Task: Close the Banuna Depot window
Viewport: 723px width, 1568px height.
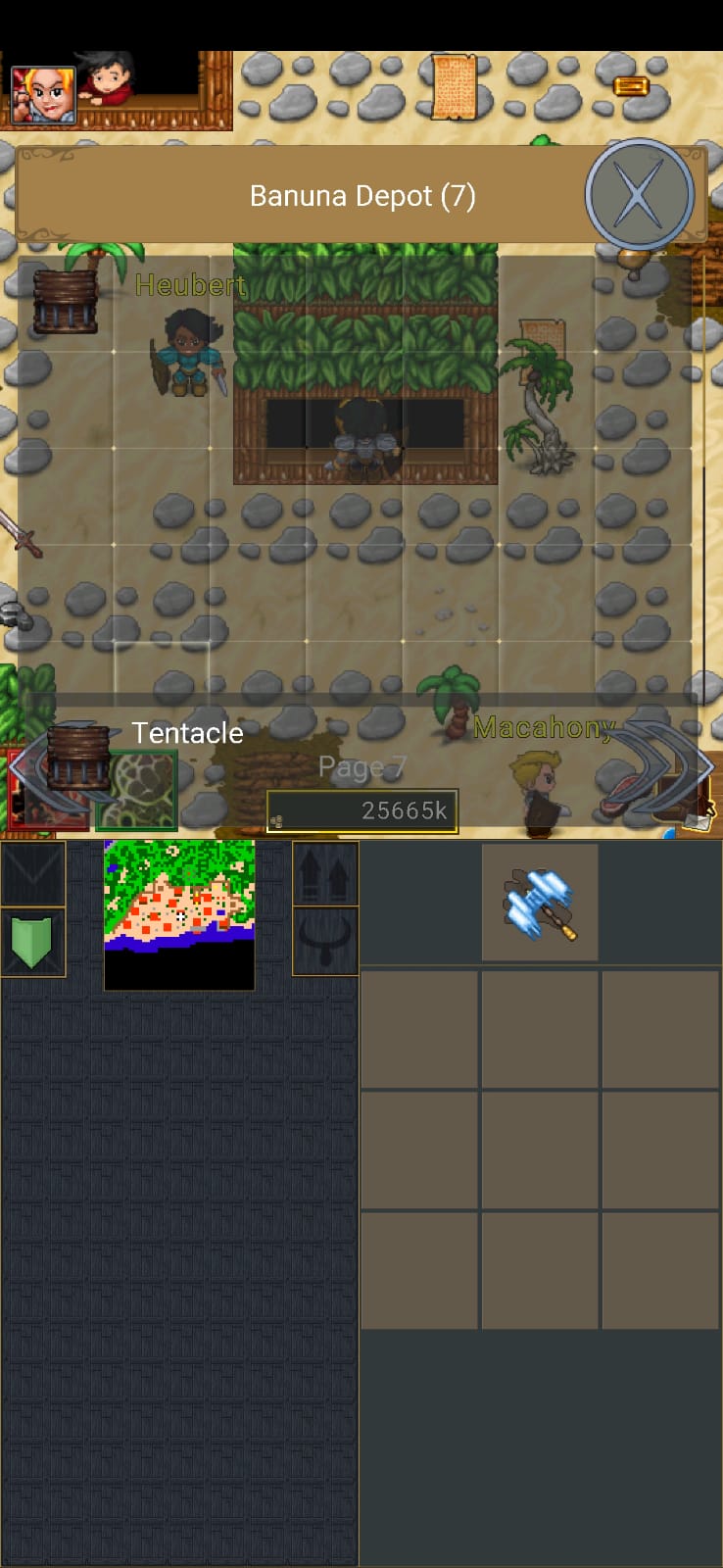Action: 639,195
